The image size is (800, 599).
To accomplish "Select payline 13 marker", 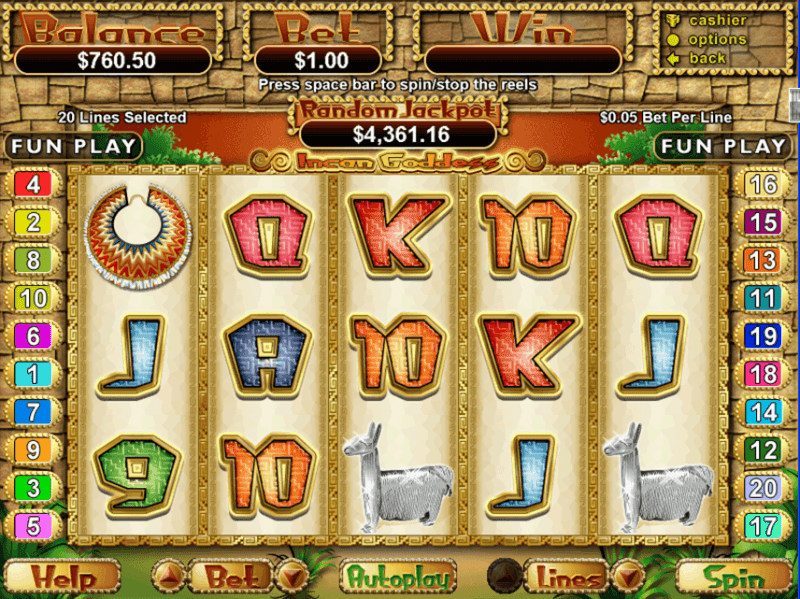I will point(763,260).
